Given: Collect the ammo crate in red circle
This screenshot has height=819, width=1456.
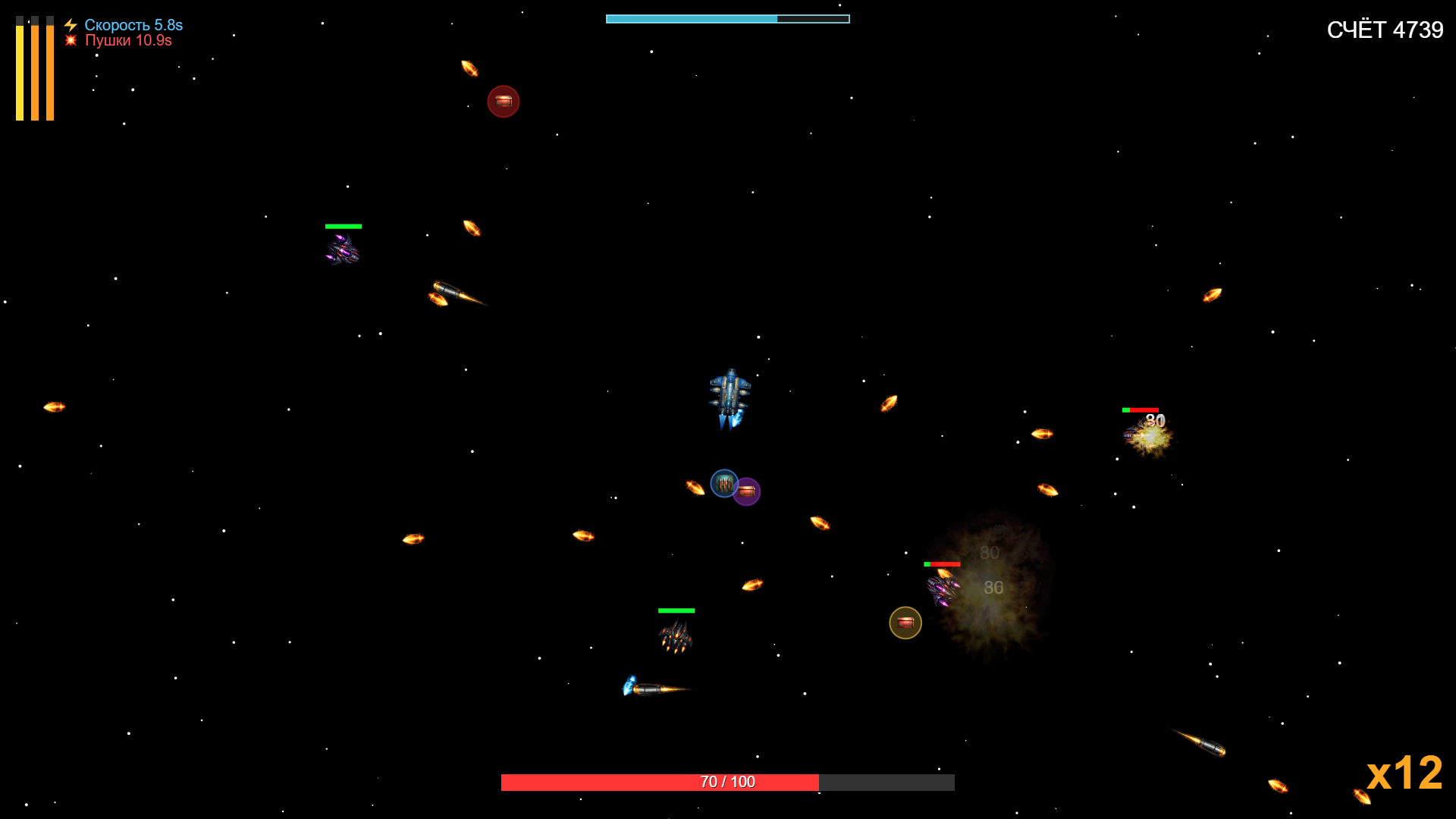Looking at the screenshot, I should [504, 101].
